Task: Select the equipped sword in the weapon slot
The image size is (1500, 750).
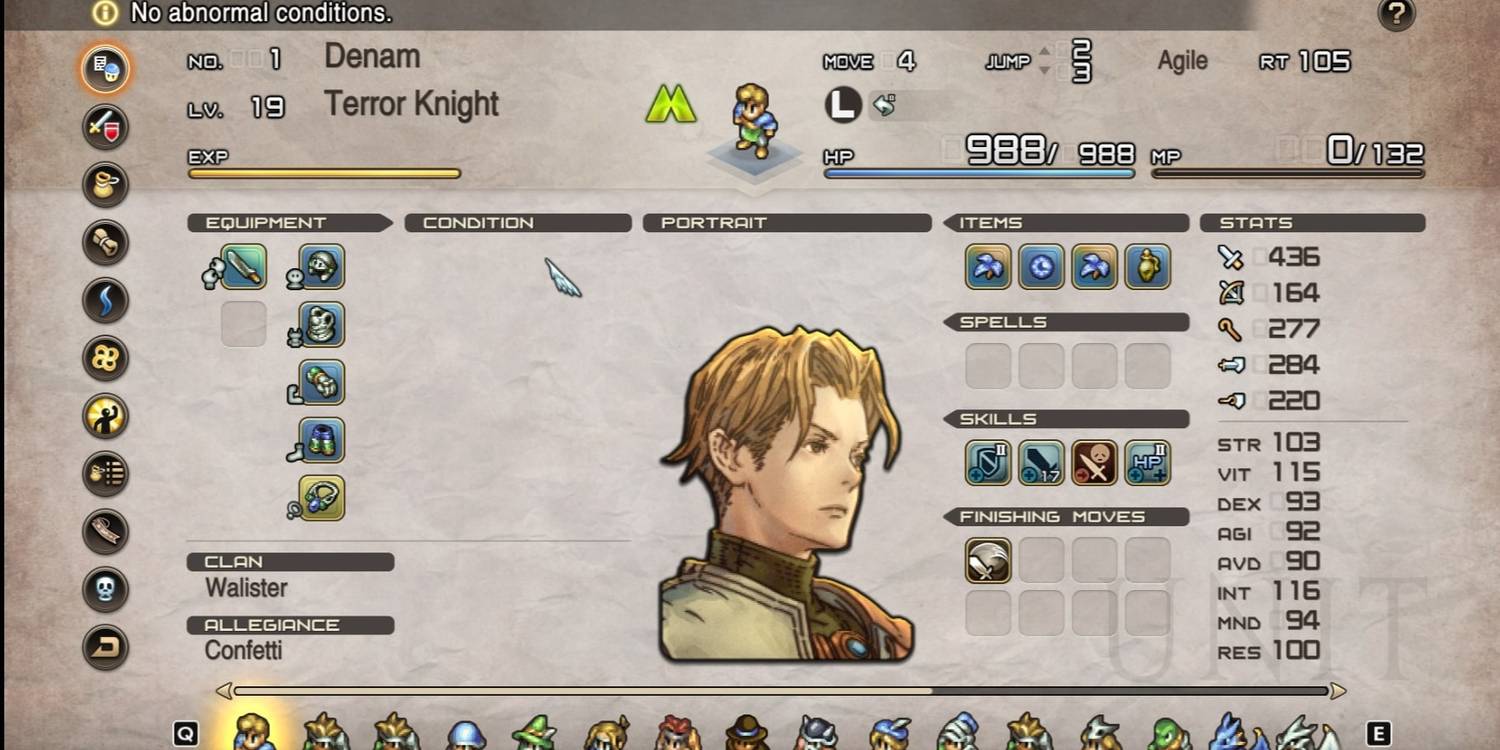Action: [x=243, y=267]
